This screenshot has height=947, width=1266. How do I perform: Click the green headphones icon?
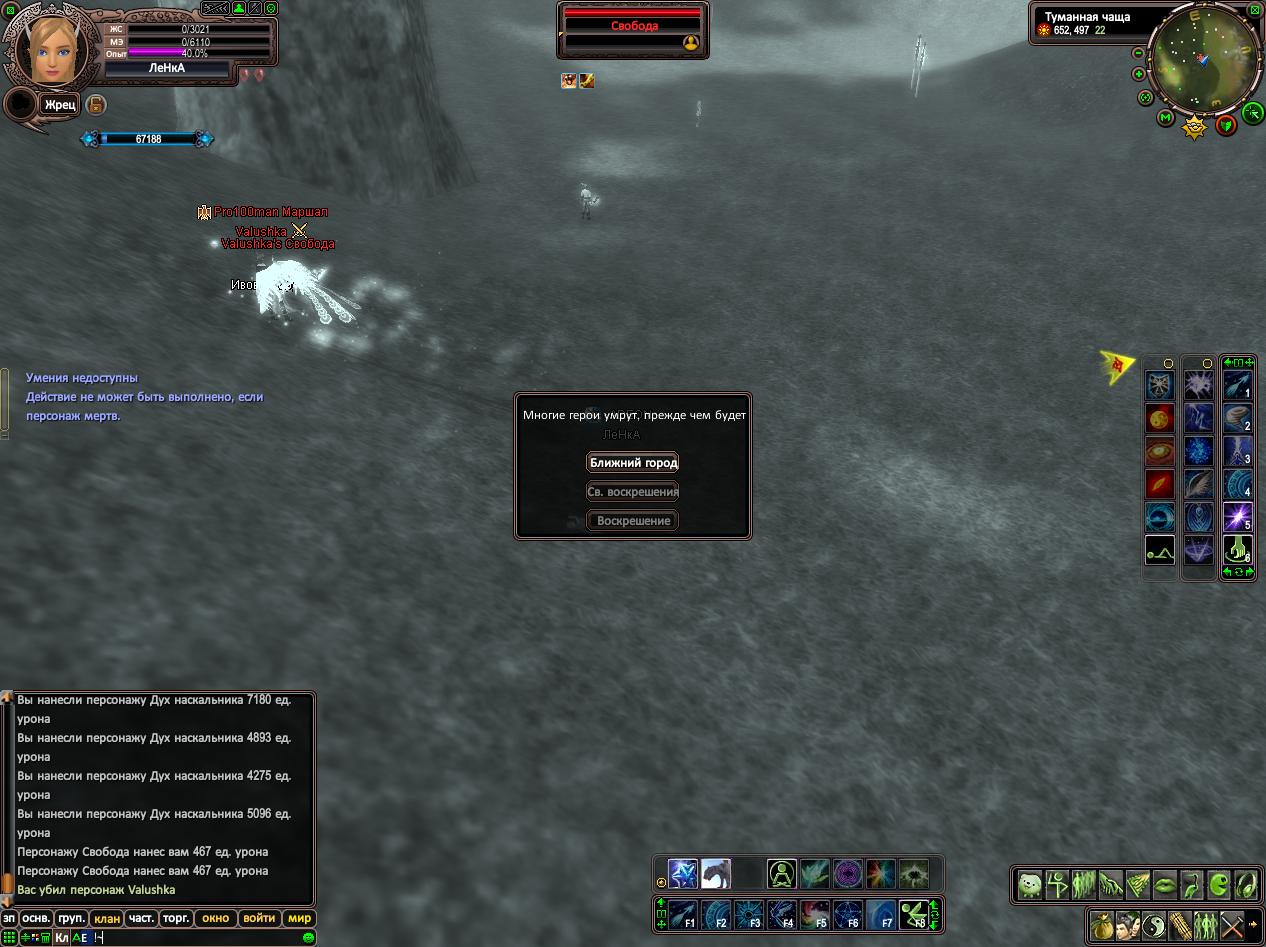(x=1245, y=884)
